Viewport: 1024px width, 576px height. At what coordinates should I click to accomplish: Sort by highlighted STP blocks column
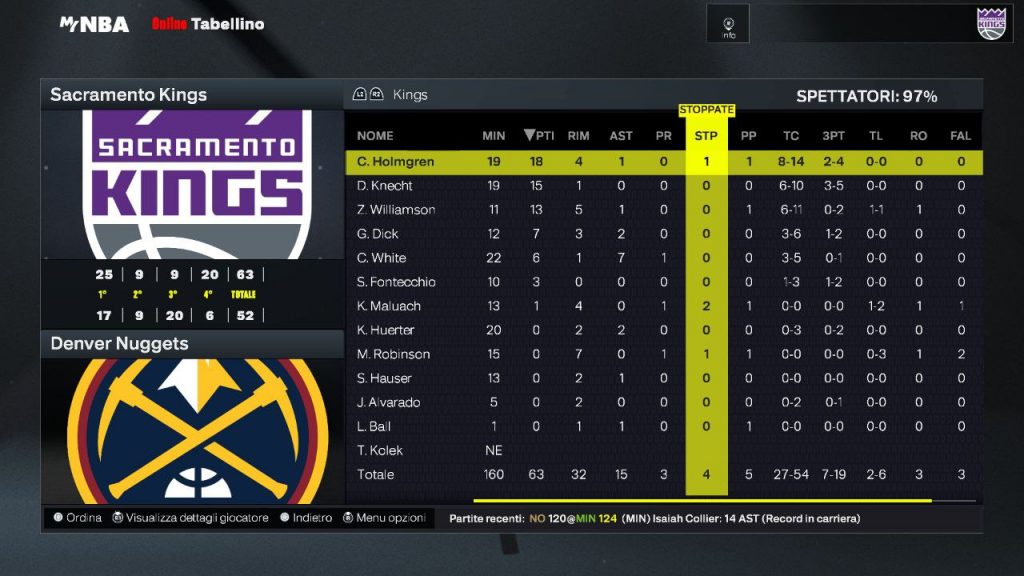[x=706, y=135]
